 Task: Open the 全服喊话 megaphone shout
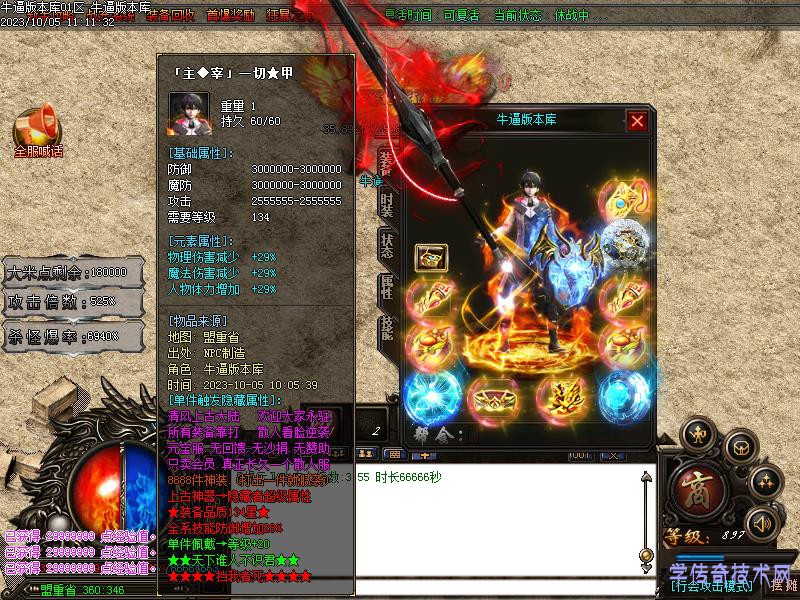[37, 129]
